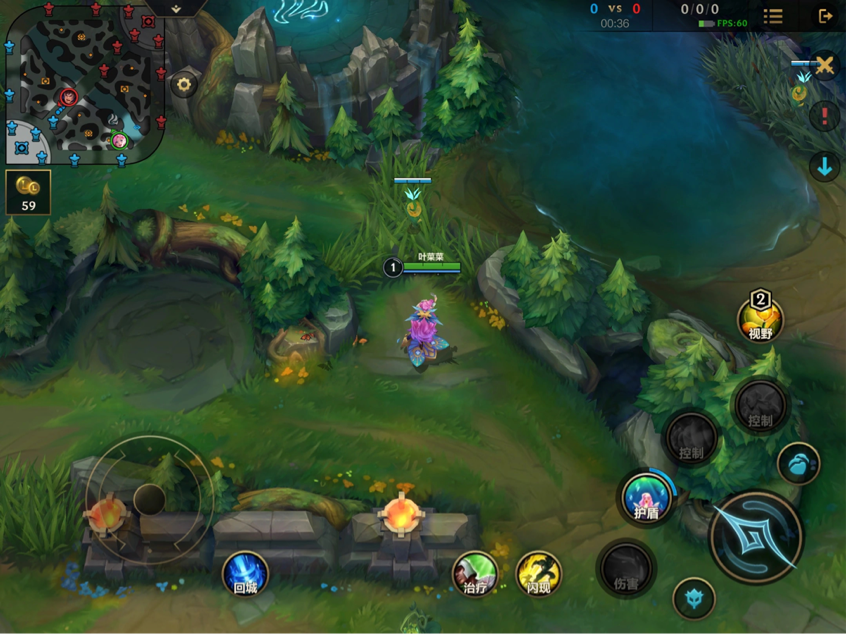Send the red exclamation danger ping
Viewport: 846px width, 634px height.
tap(824, 116)
